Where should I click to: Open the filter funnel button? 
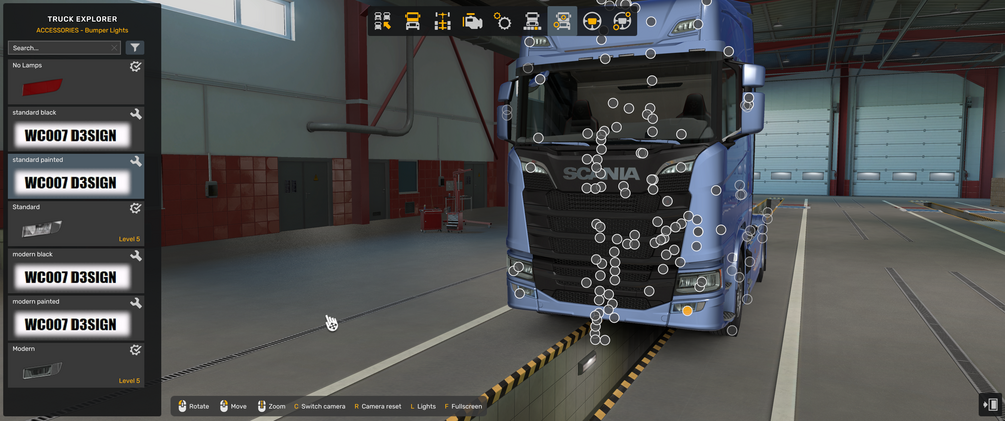click(x=136, y=48)
